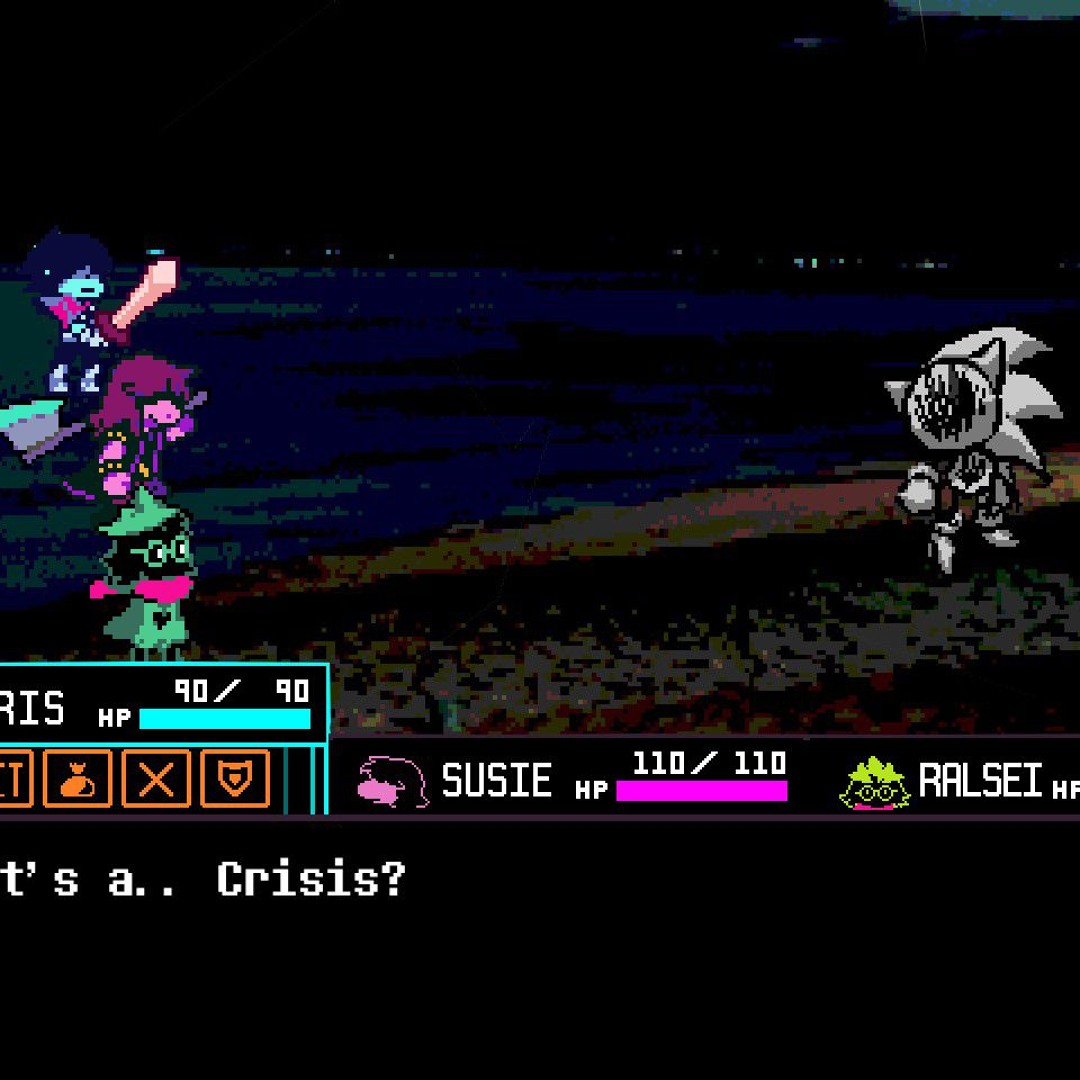Activate the Defend shield command
This screenshot has width=1080, height=1080.
[235, 778]
